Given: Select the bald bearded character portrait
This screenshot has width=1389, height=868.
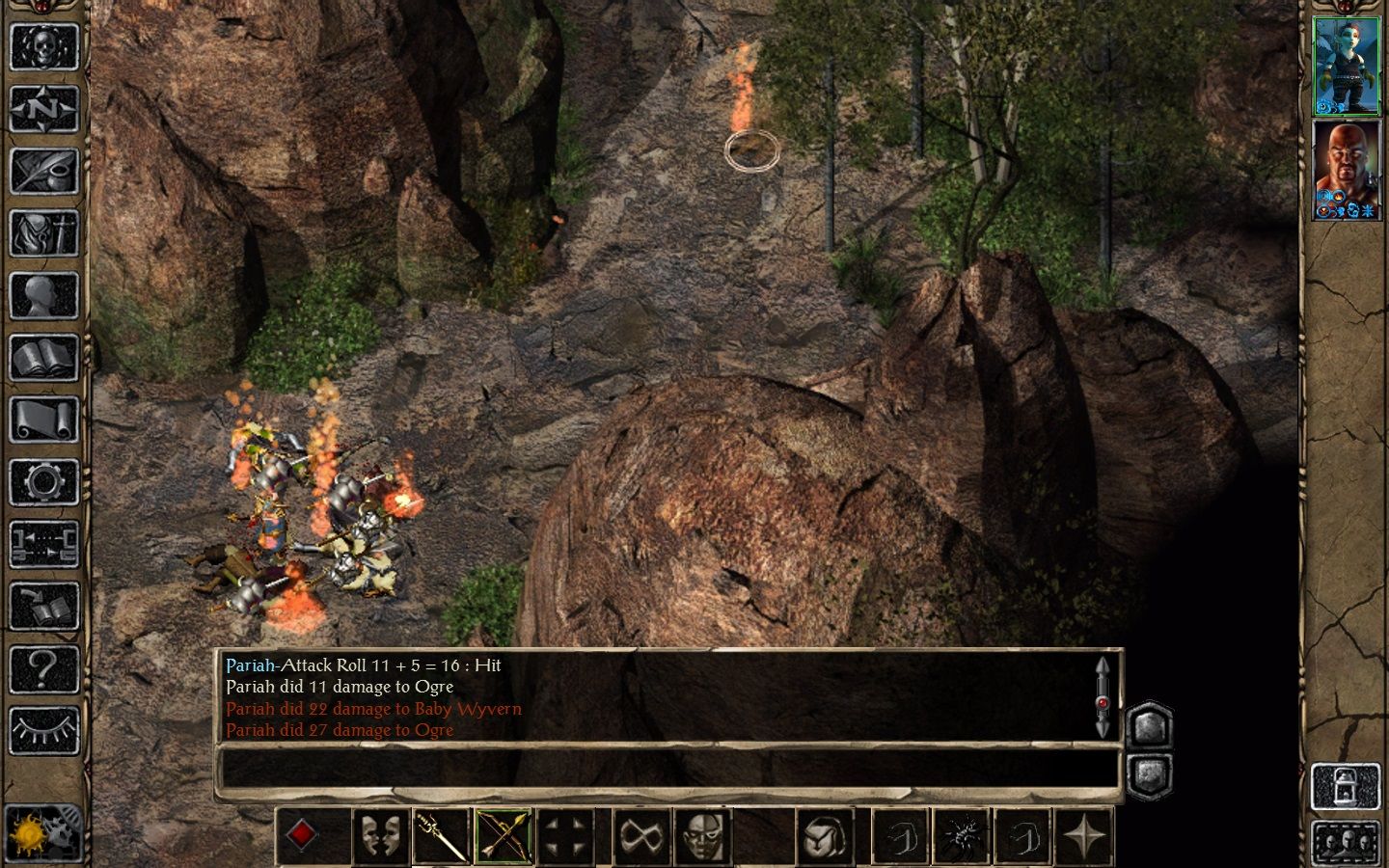Looking at the screenshot, I should [x=1346, y=170].
